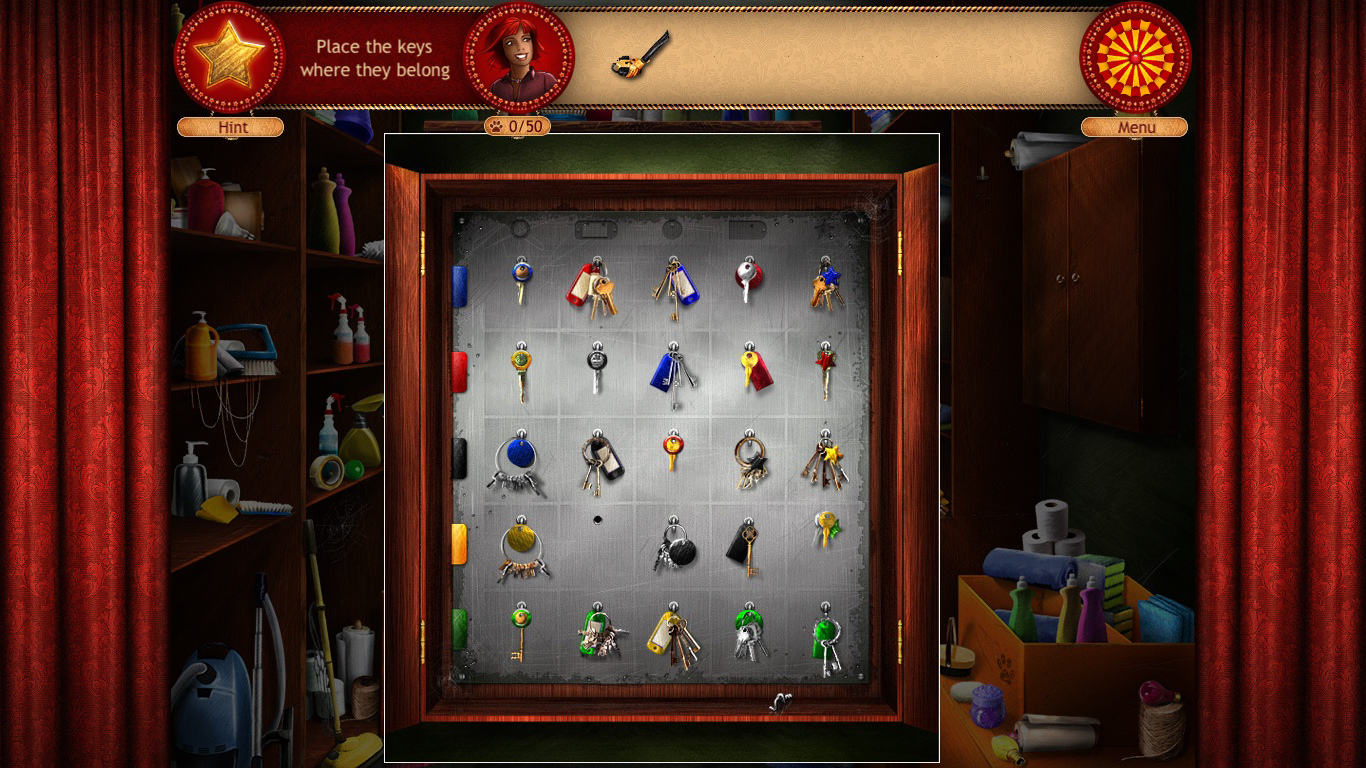1366x768 pixels.
Task: Click the empty hook hole on the board
Action: [598, 520]
